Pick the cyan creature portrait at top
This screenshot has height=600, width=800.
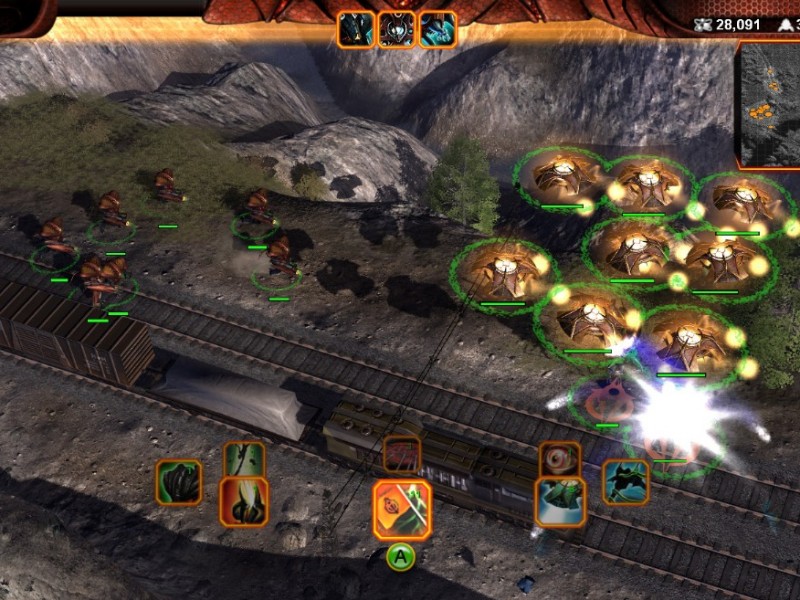click(437, 29)
